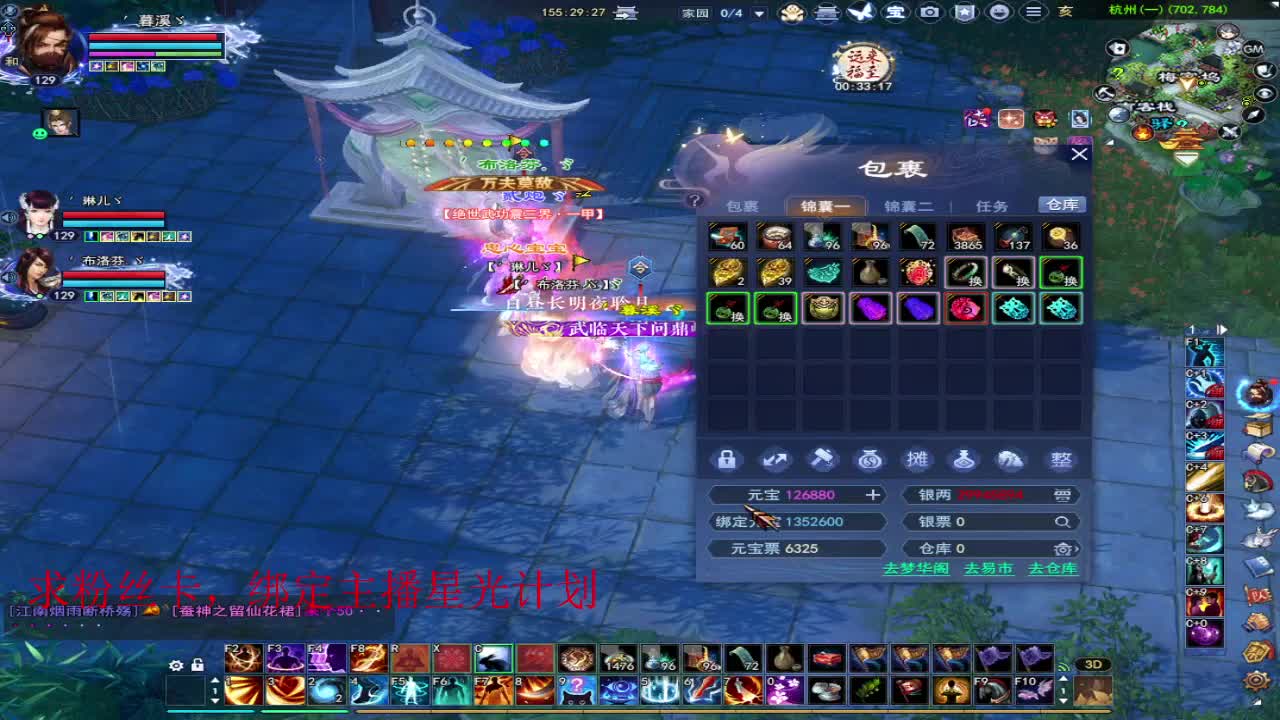Click the magnifier next to 银票 field
Image resolution: width=1280 pixels, height=720 pixels.
click(1062, 520)
